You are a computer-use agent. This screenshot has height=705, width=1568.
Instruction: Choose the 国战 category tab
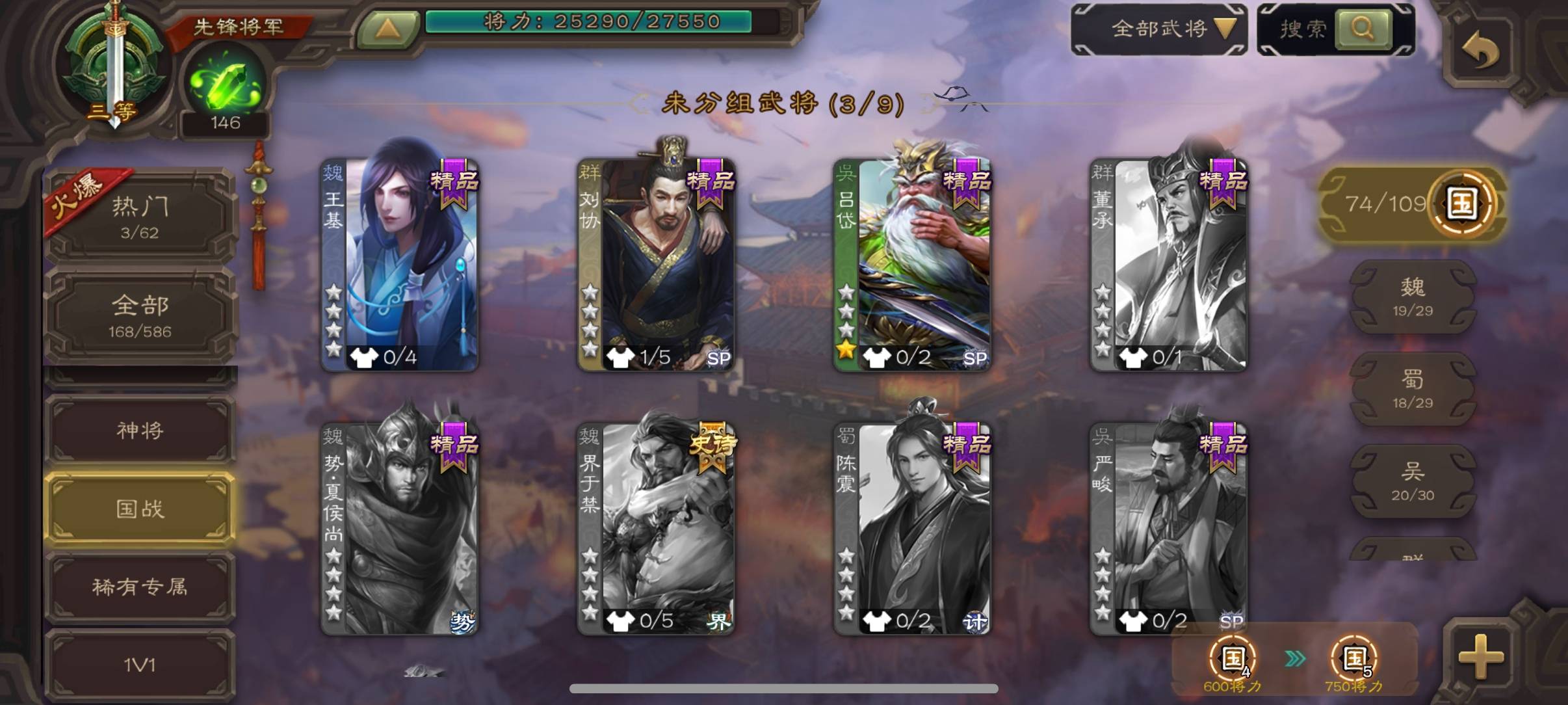[x=140, y=509]
